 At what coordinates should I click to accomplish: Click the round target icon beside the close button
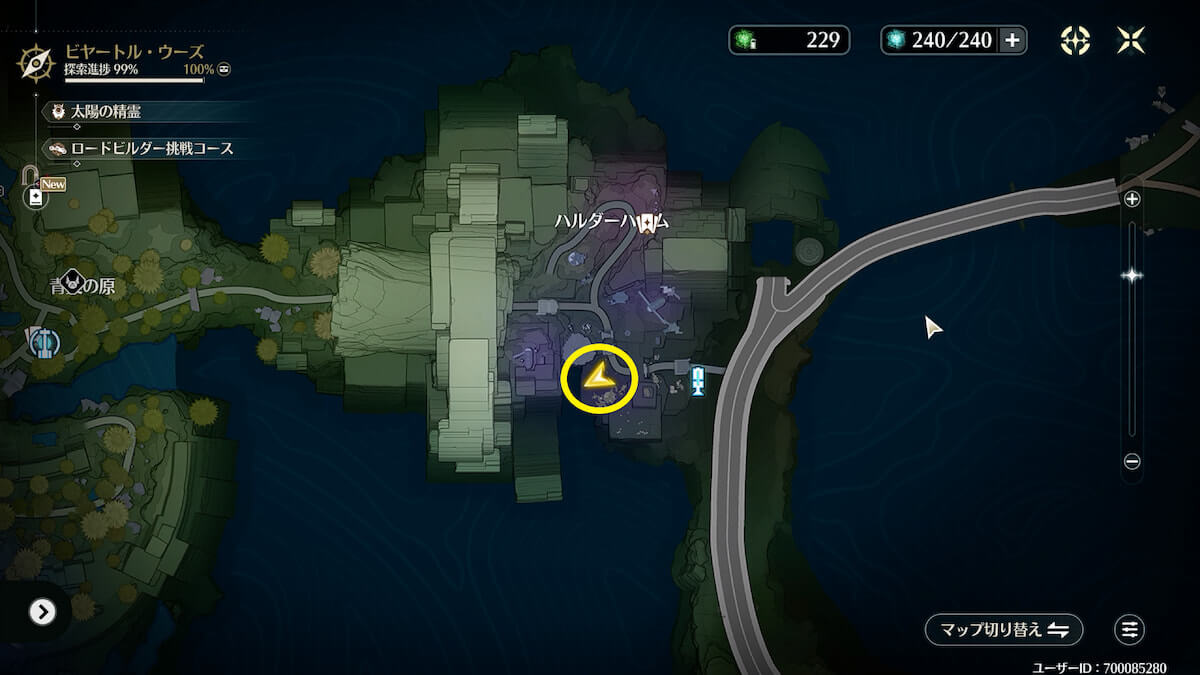1075,40
